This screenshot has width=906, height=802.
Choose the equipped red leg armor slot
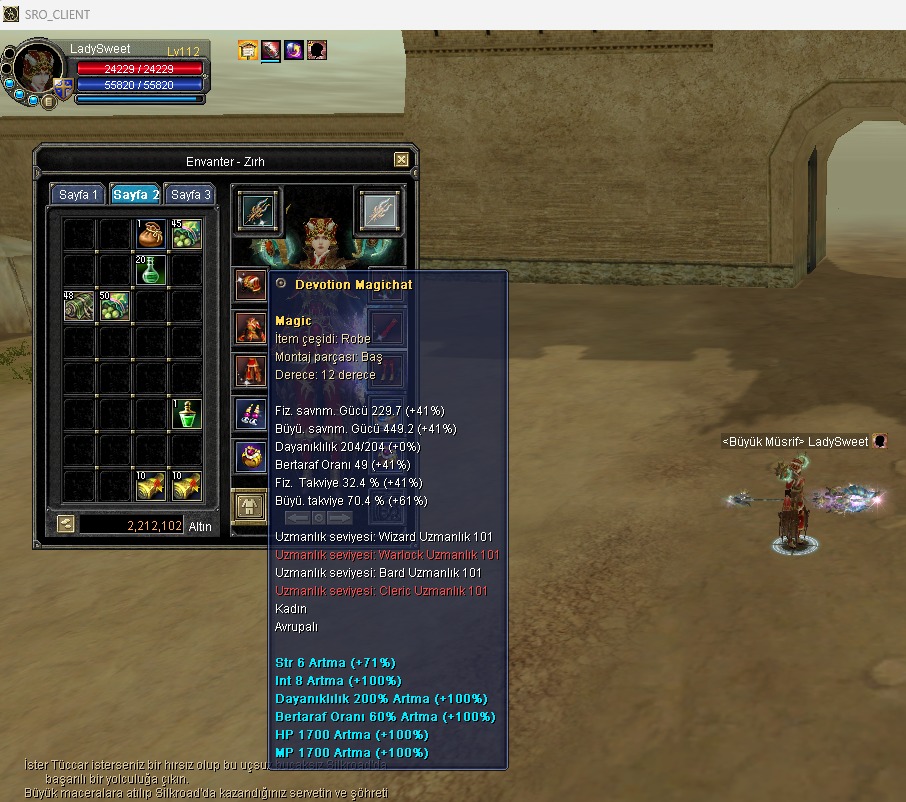click(251, 371)
